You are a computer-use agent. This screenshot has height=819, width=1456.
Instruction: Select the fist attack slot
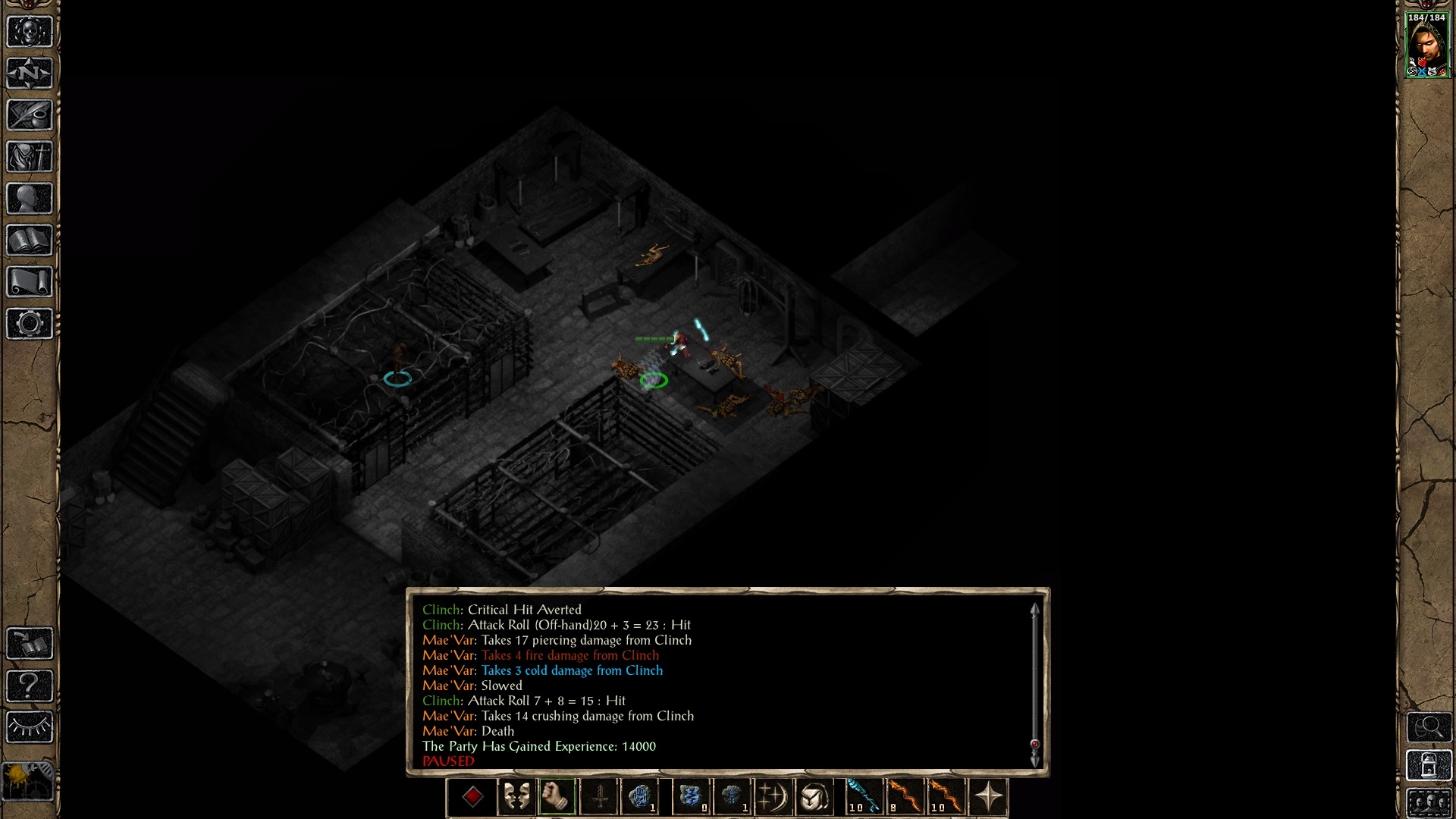tap(557, 797)
